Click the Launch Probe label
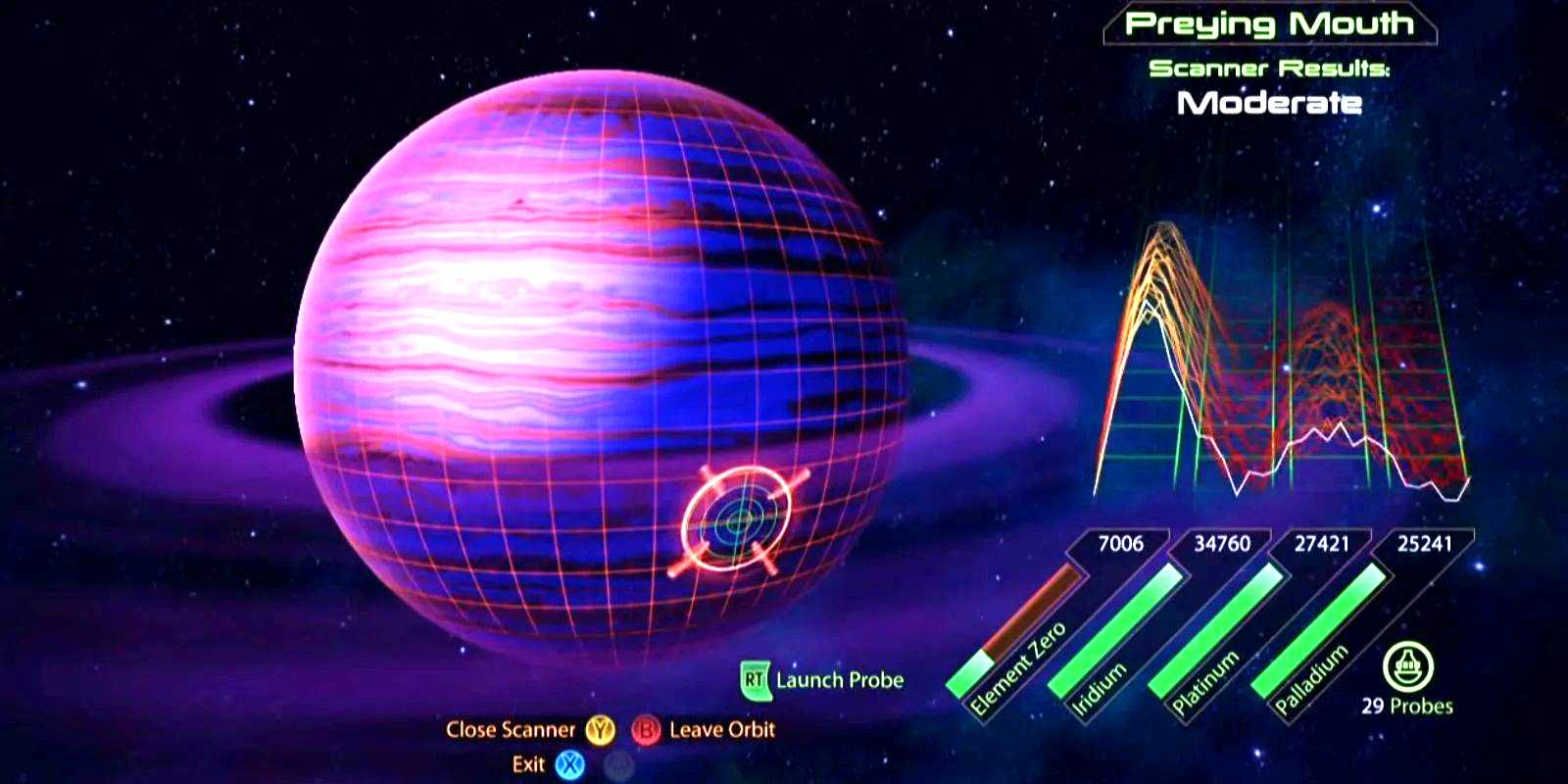The width and height of the screenshot is (1568, 784). click(x=839, y=680)
